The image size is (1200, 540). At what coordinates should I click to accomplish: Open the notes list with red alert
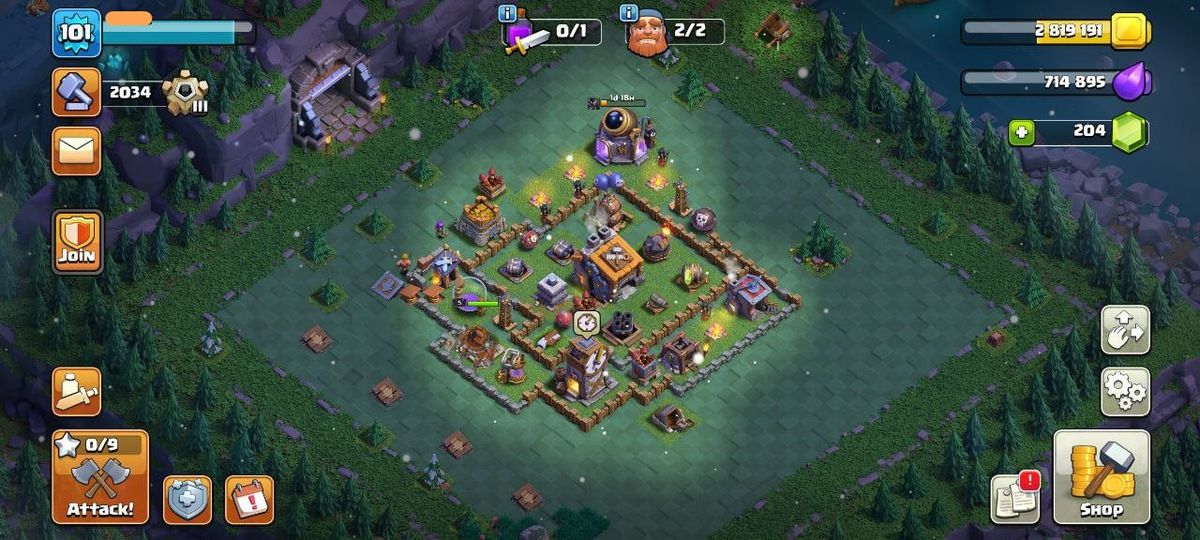(x=1015, y=497)
